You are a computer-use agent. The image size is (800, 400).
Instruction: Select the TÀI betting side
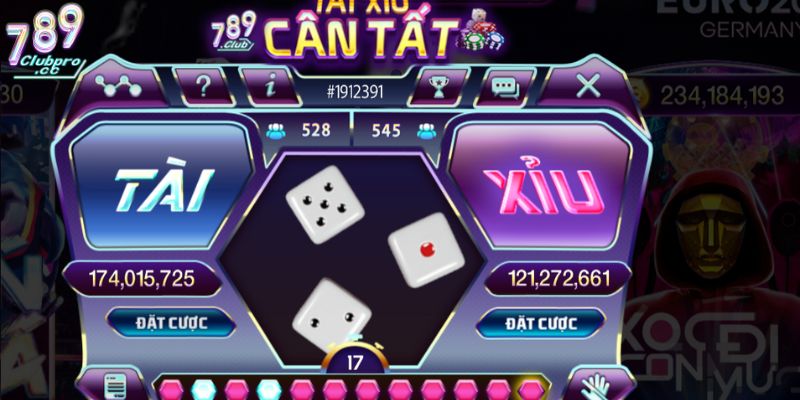tap(165, 189)
